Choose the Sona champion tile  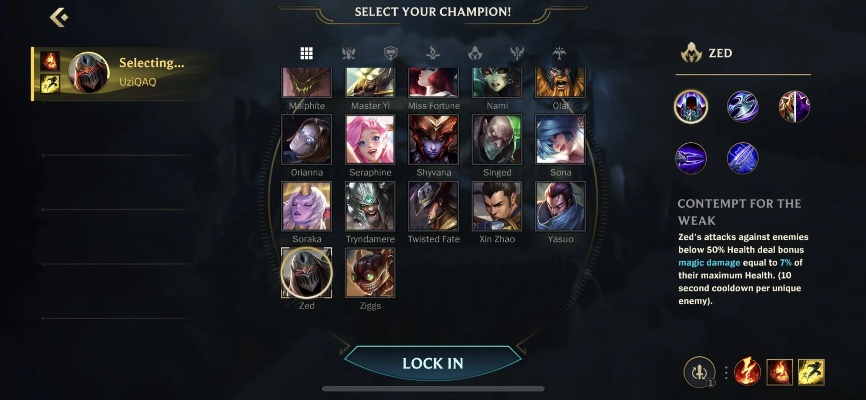[x=560, y=139]
